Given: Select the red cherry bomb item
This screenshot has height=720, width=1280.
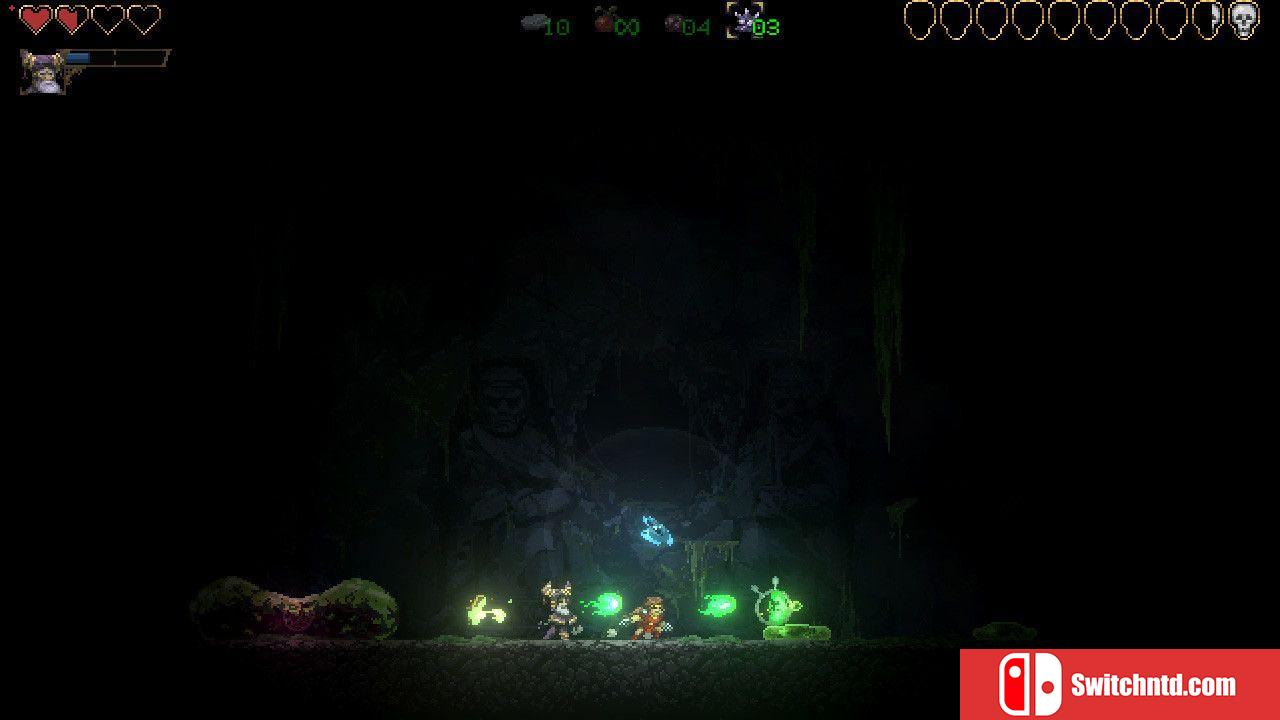Looking at the screenshot, I should [604, 20].
